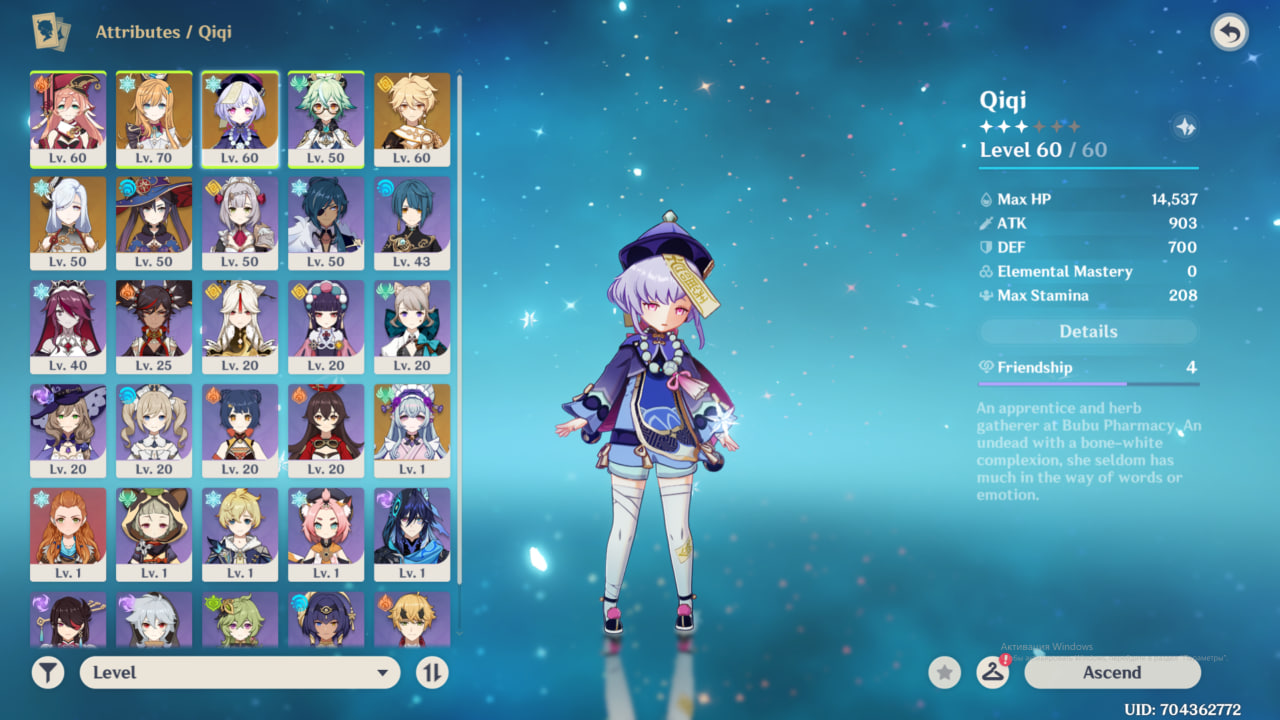The width and height of the screenshot is (1280, 720).
Task: Select Sucrose with green hair and glasses
Action: 326,119
